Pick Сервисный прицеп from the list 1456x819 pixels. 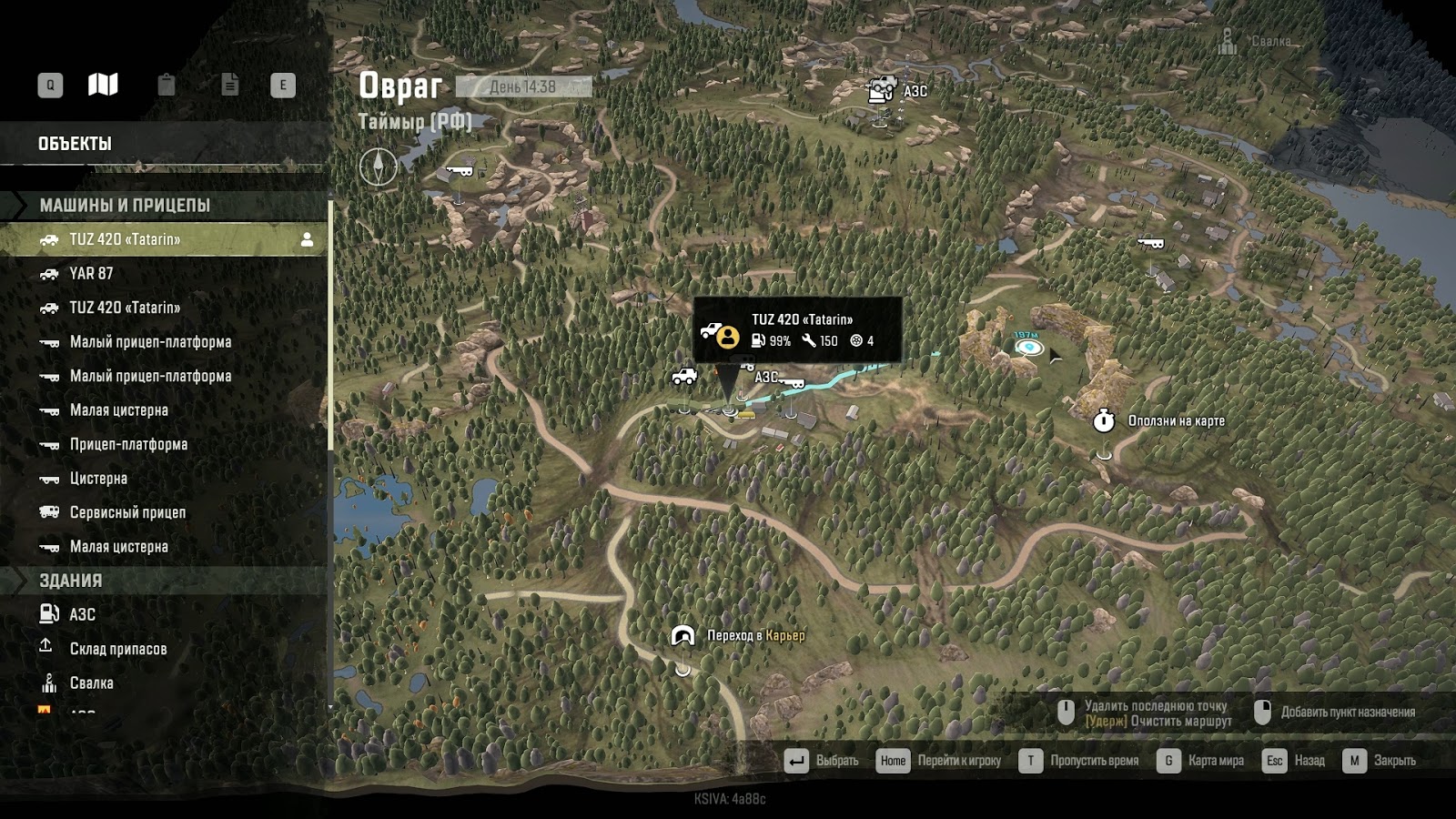(127, 513)
